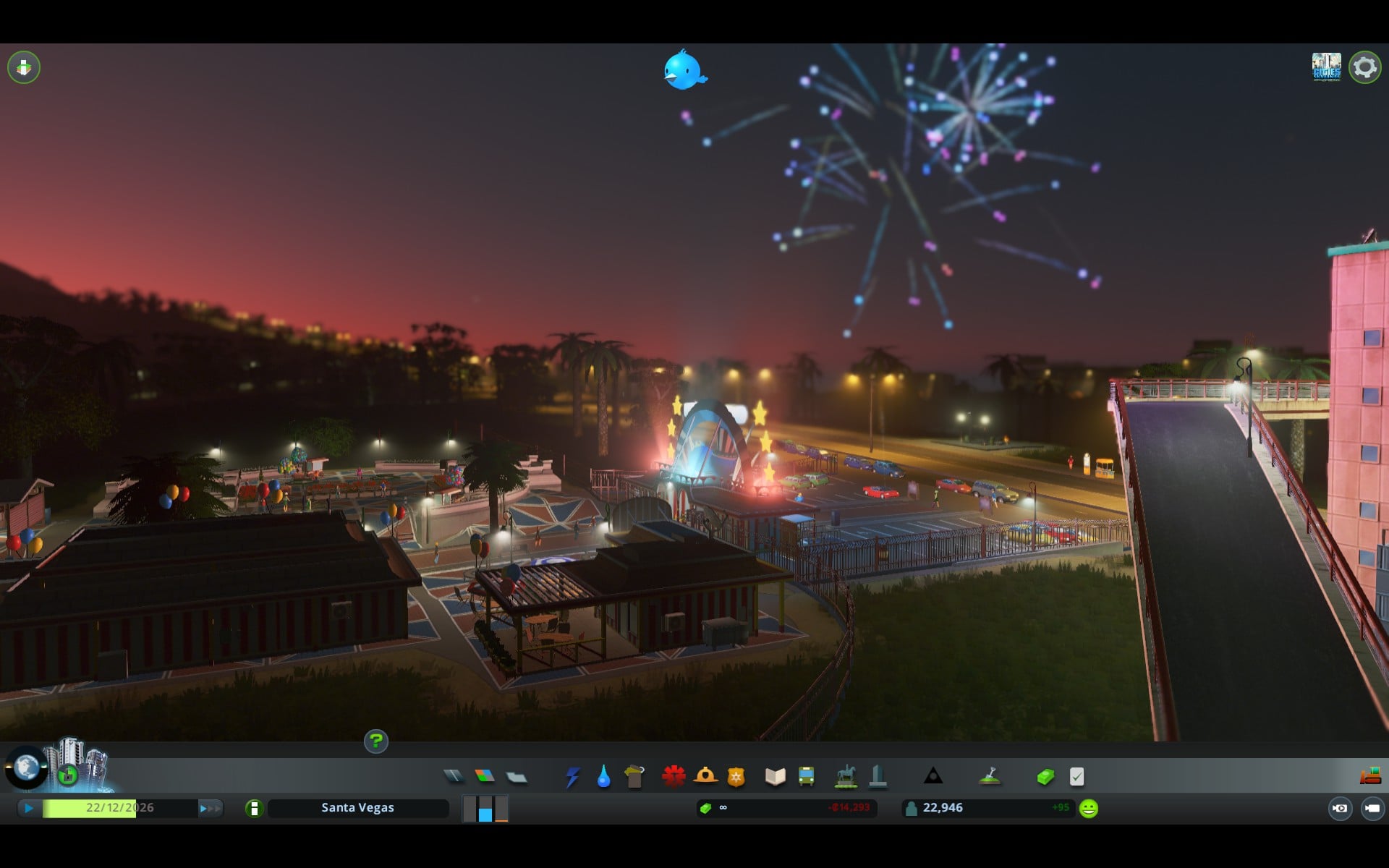Open the Roads build menu
The width and height of the screenshot is (1389, 868).
pyautogui.click(x=454, y=776)
